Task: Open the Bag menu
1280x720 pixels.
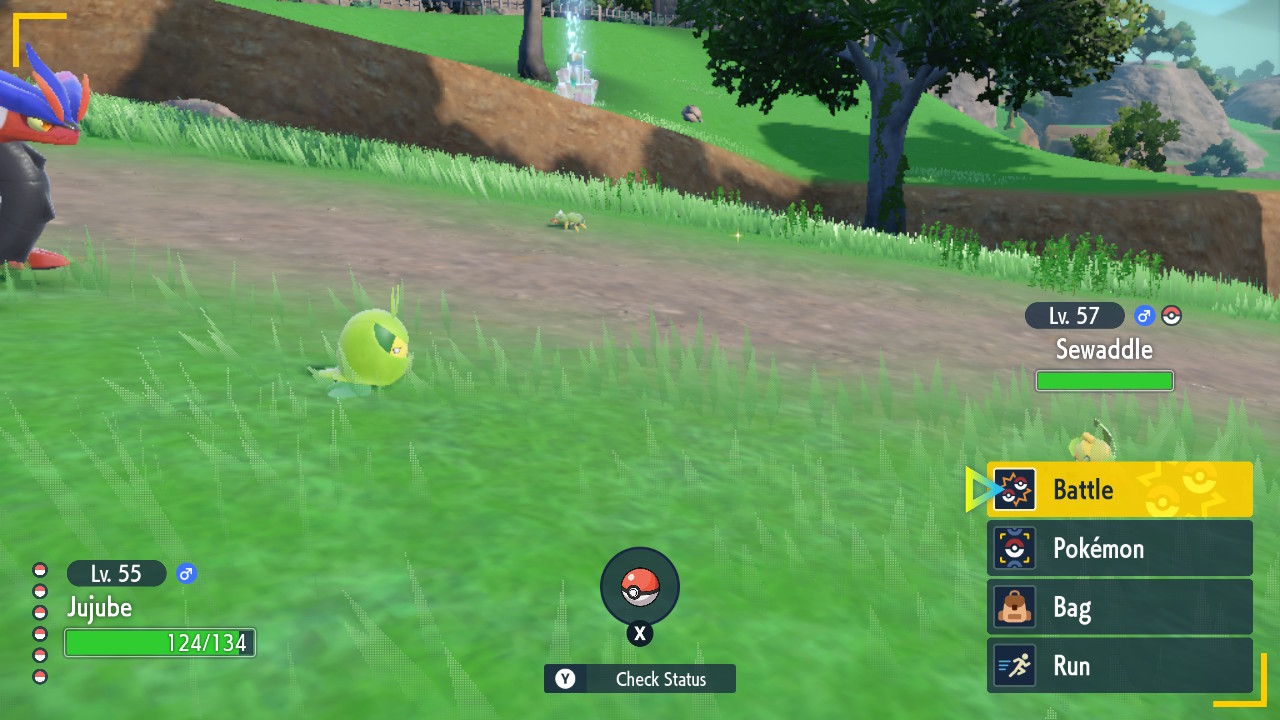Action: point(1119,607)
